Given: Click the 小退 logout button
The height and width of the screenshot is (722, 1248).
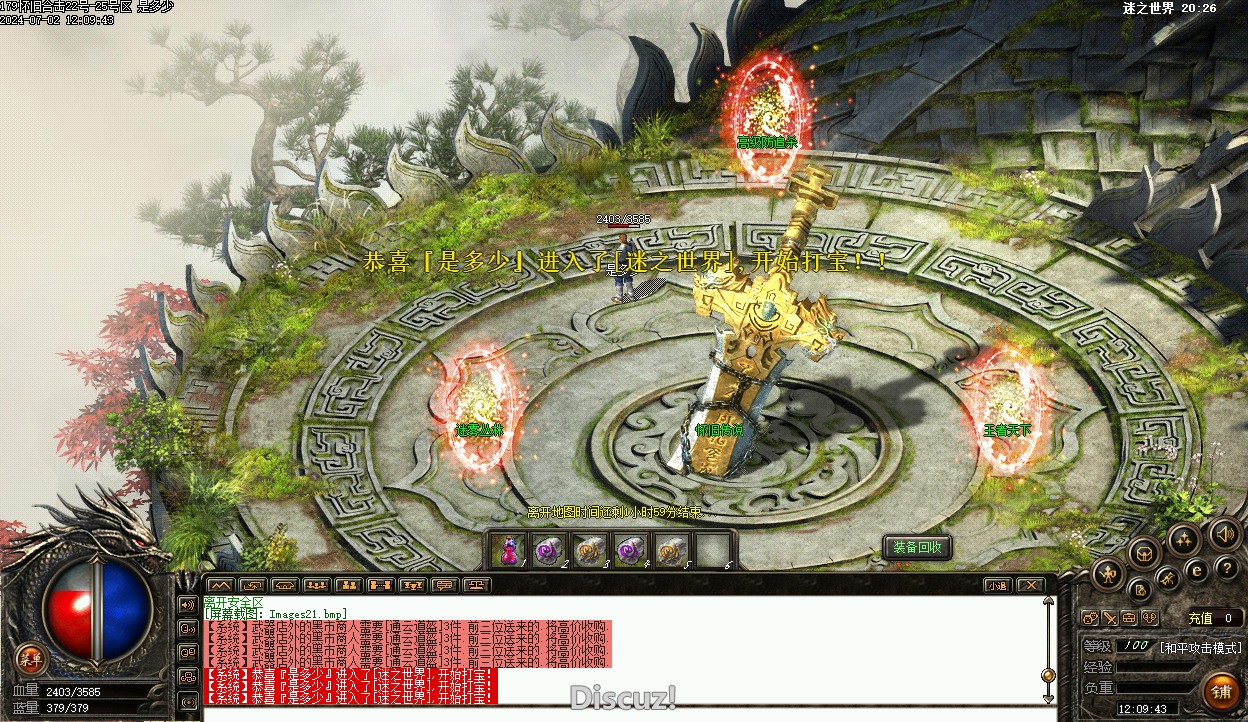Looking at the screenshot, I should [x=997, y=585].
